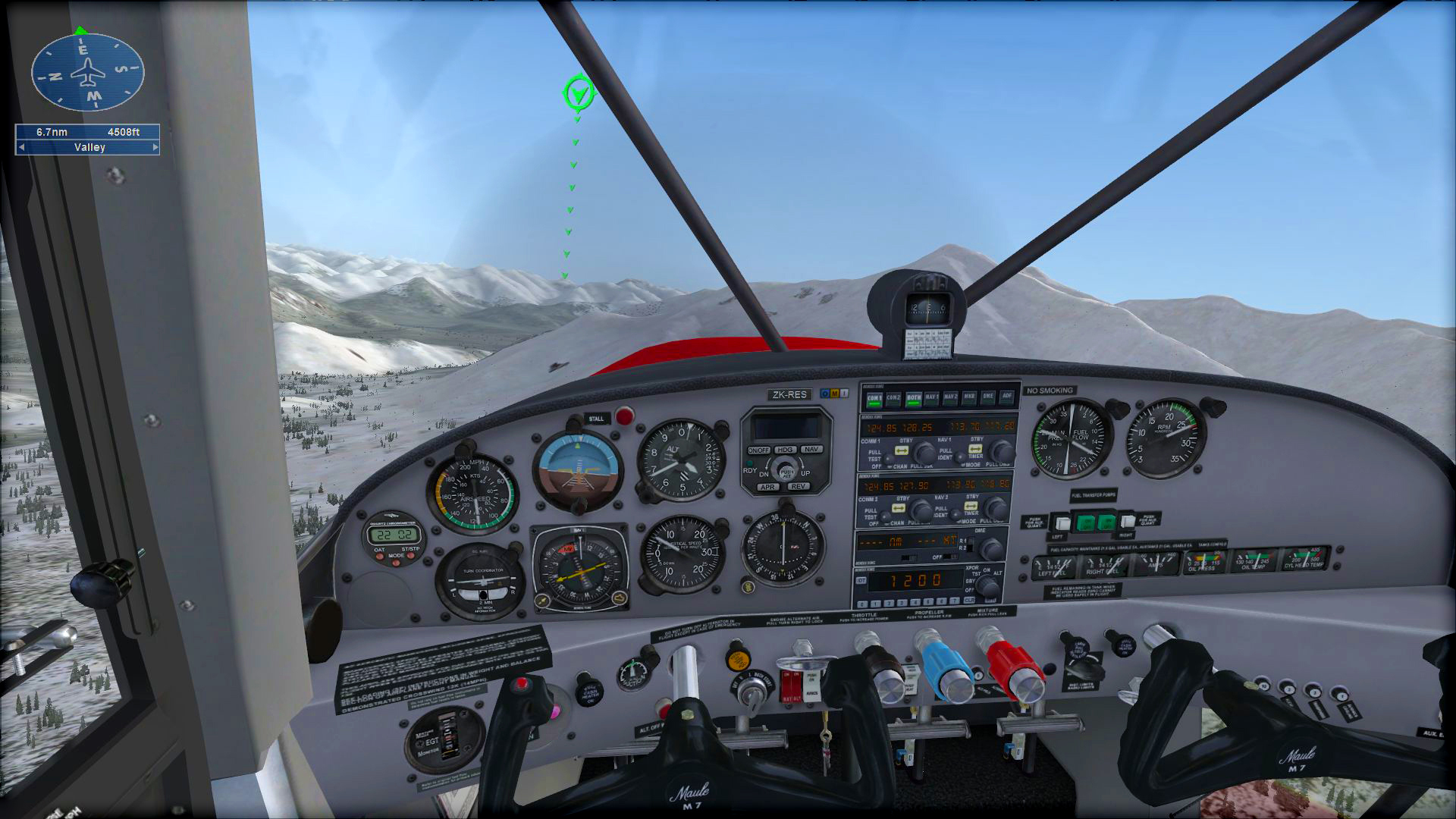Click left arrow on the Valley waypoint selector
Image resolution: width=1456 pixels, height=819 pixels.
pyautogui.click(x=22, y=147)
